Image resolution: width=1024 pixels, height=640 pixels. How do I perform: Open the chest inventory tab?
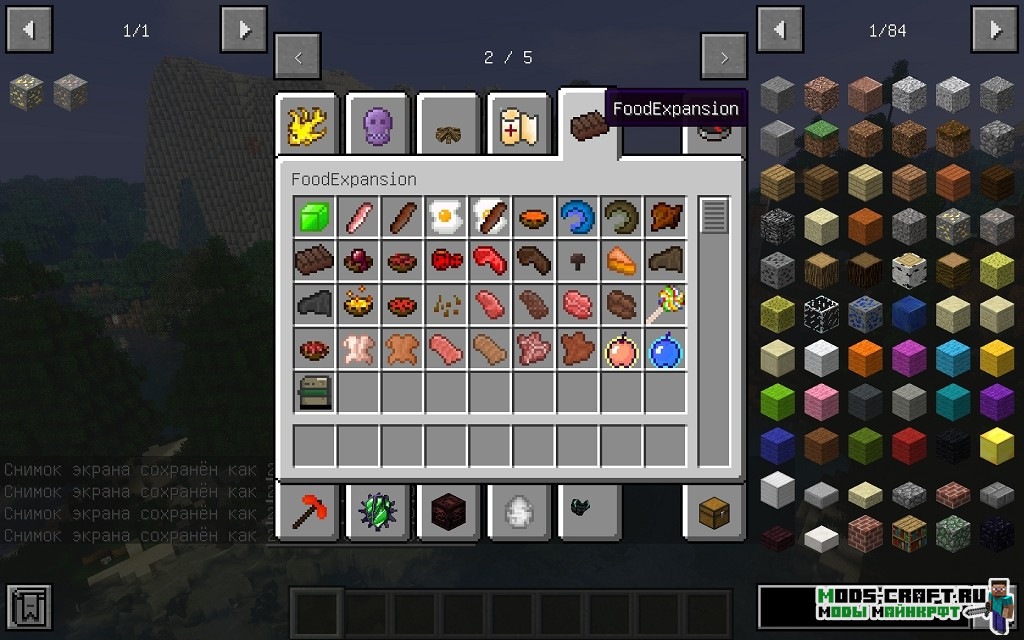pyautogui.click(x=713, y=511)
